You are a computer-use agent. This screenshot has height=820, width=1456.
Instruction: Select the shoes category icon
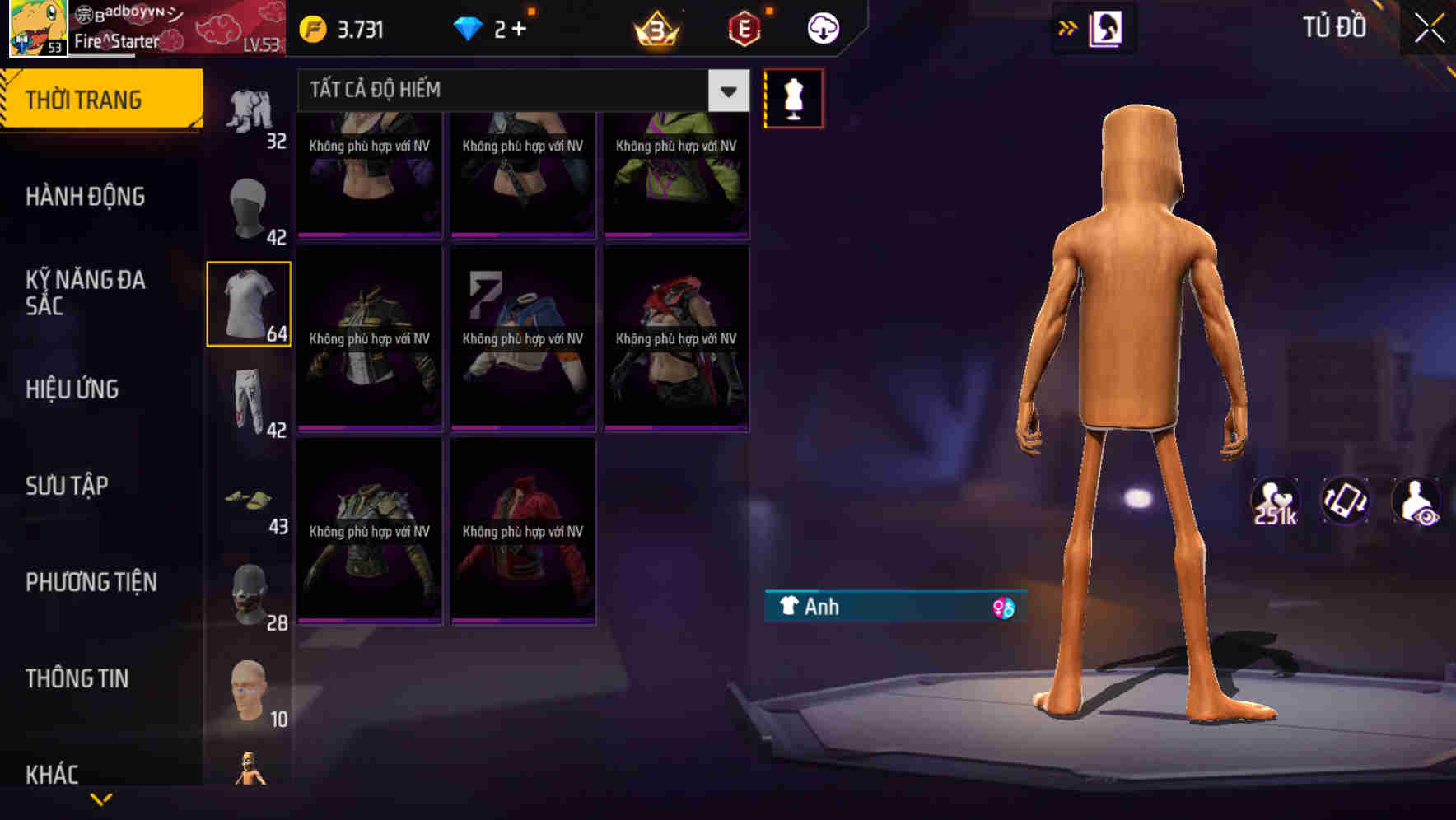pos(249,502)
